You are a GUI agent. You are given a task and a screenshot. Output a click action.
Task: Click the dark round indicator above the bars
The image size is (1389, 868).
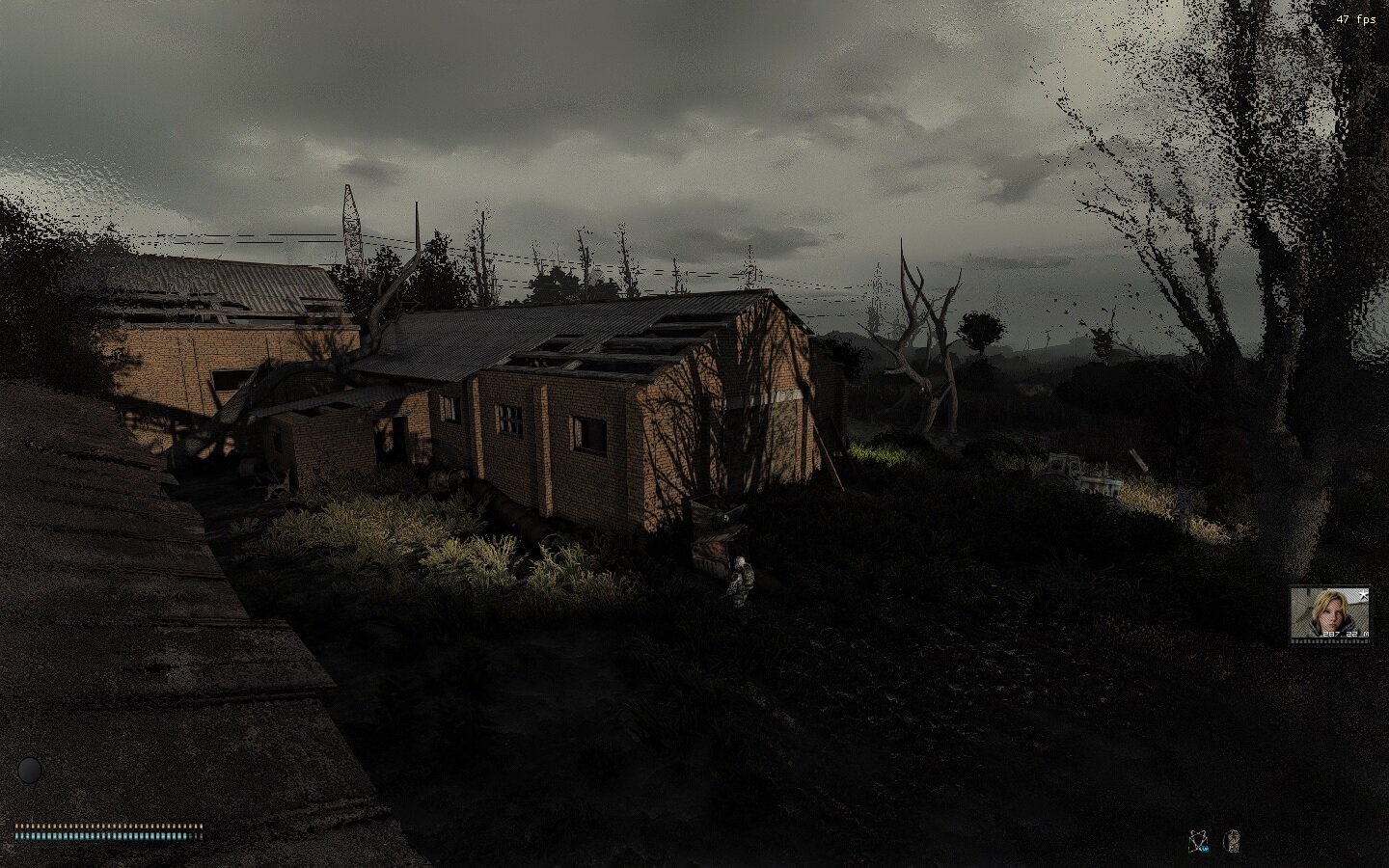point(31,770)
